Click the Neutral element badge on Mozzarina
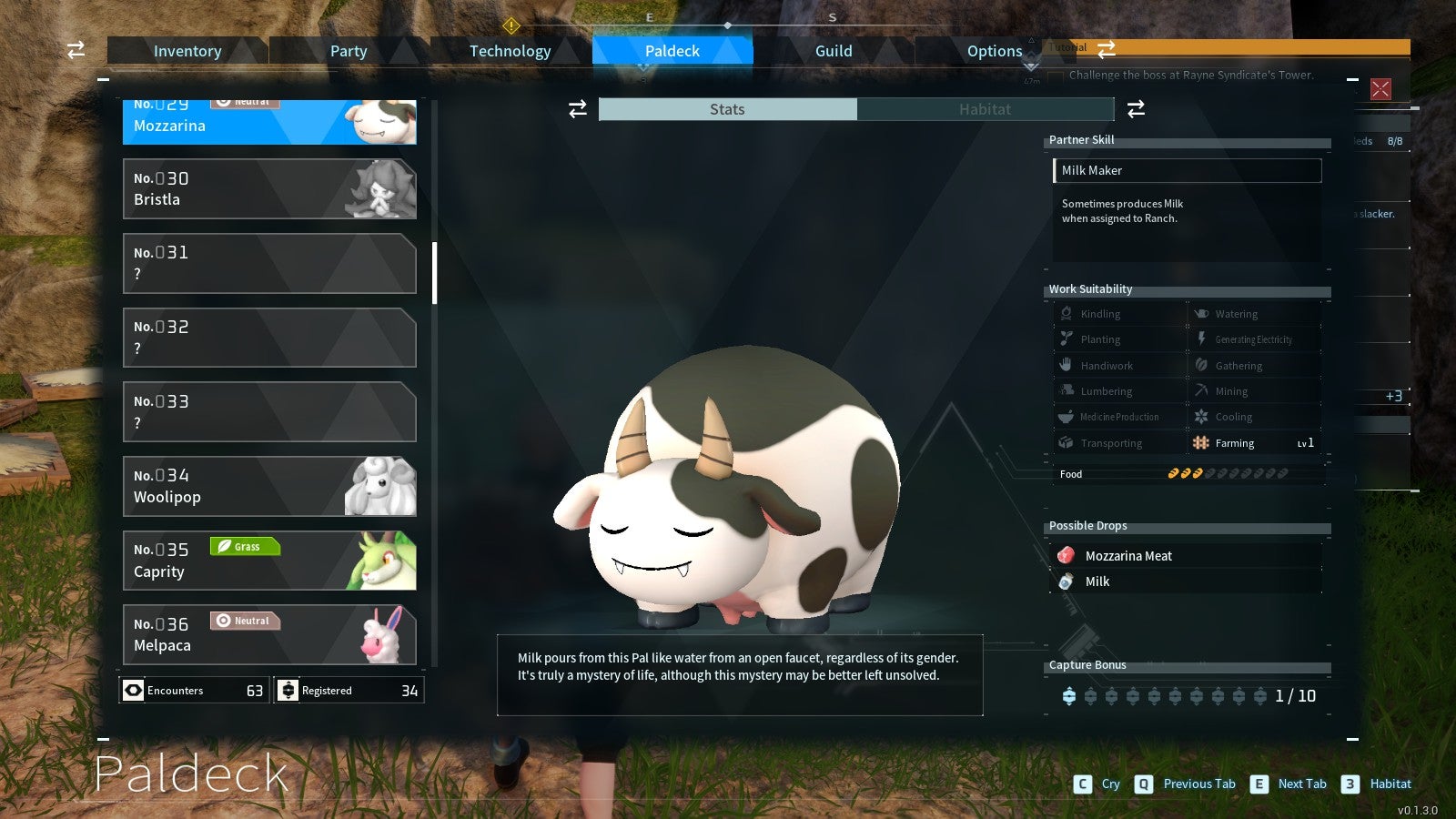 click(x=244, y=102)
